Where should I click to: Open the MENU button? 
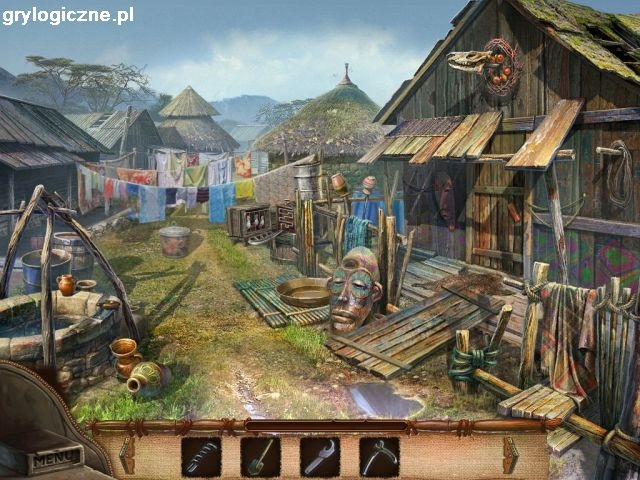[x=54, y=461]
